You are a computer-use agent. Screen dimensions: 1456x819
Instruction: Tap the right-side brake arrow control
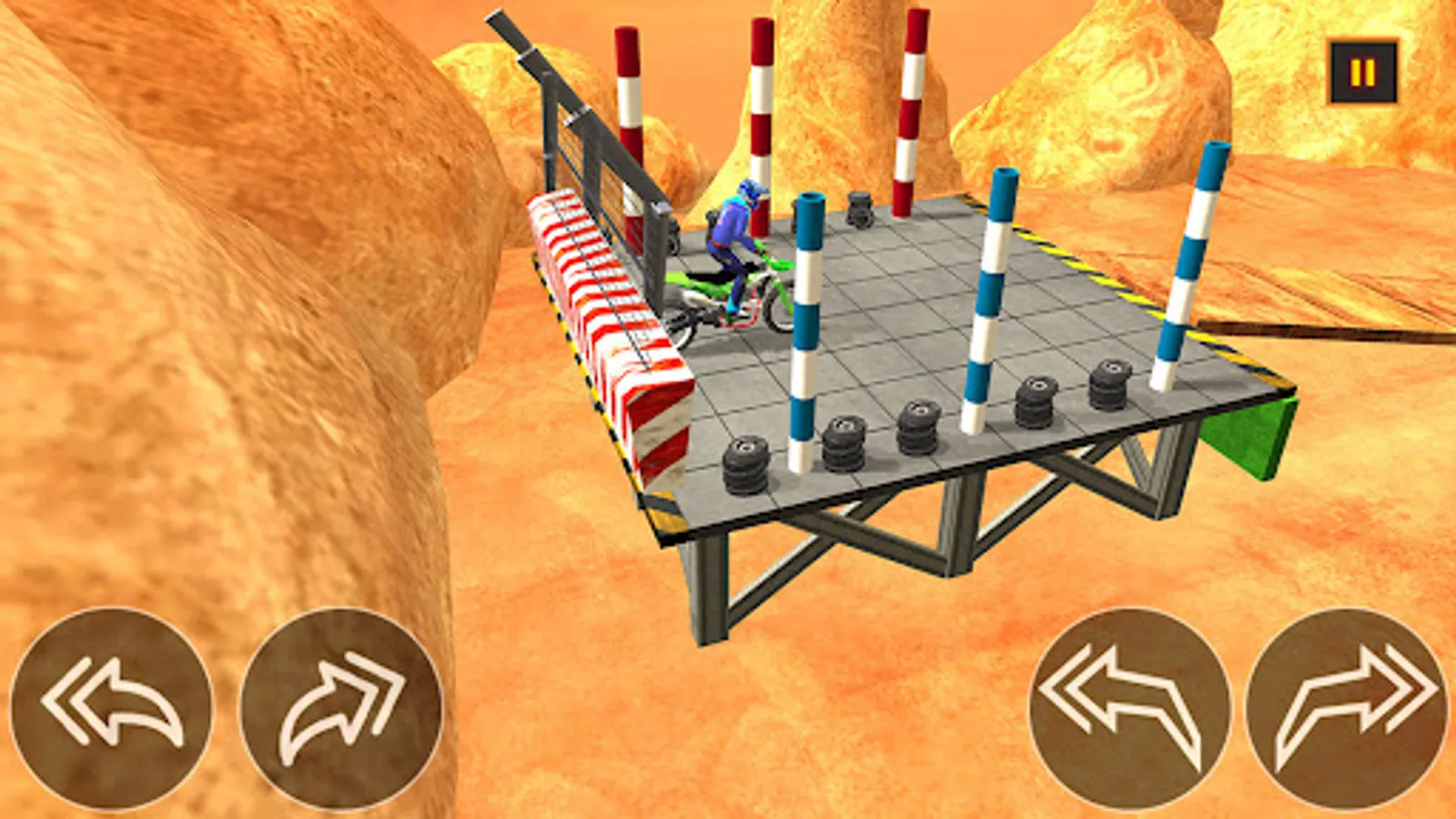[x=1131, y=708]
